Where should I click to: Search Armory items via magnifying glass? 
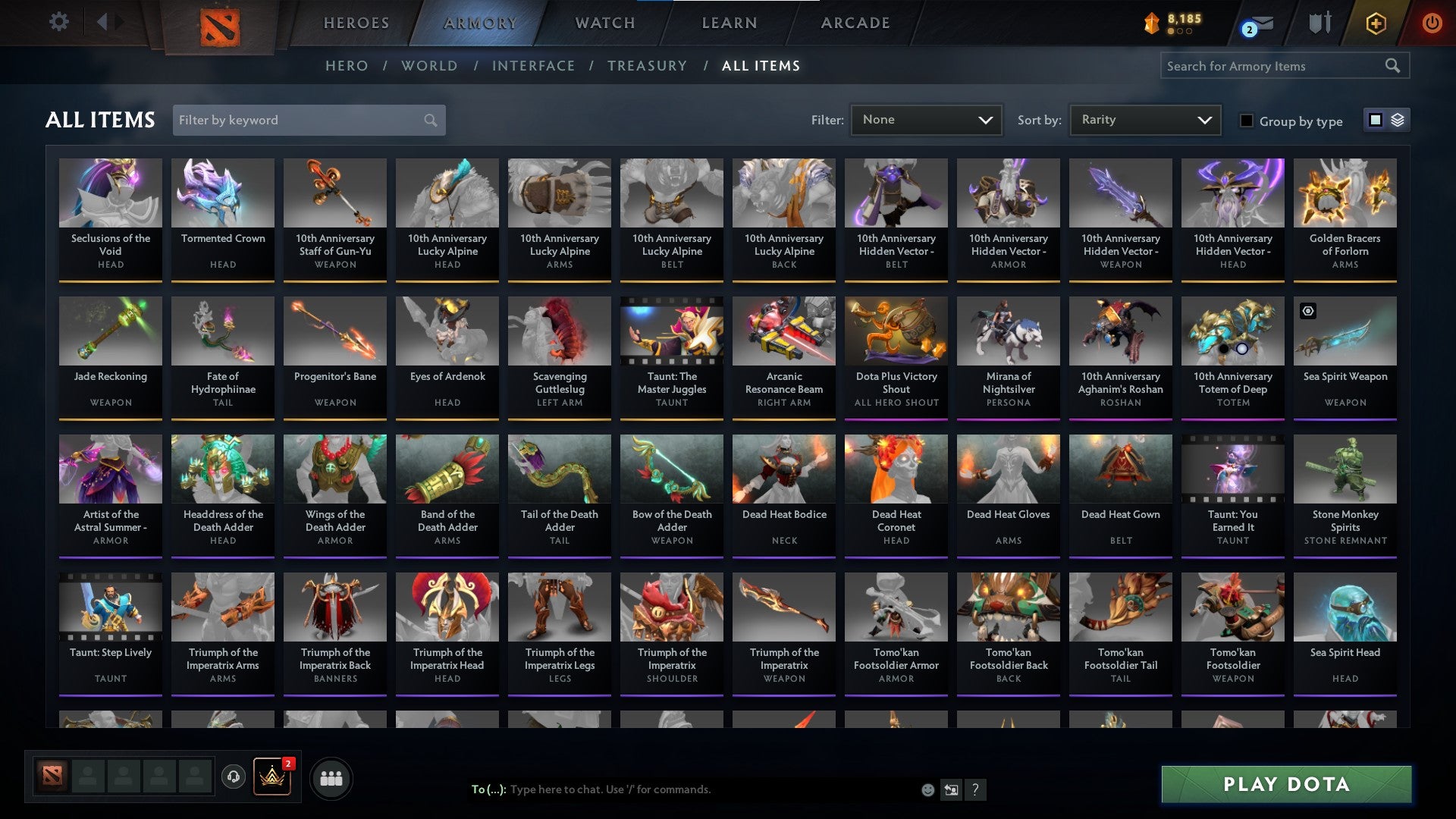tap(1394, 66)
